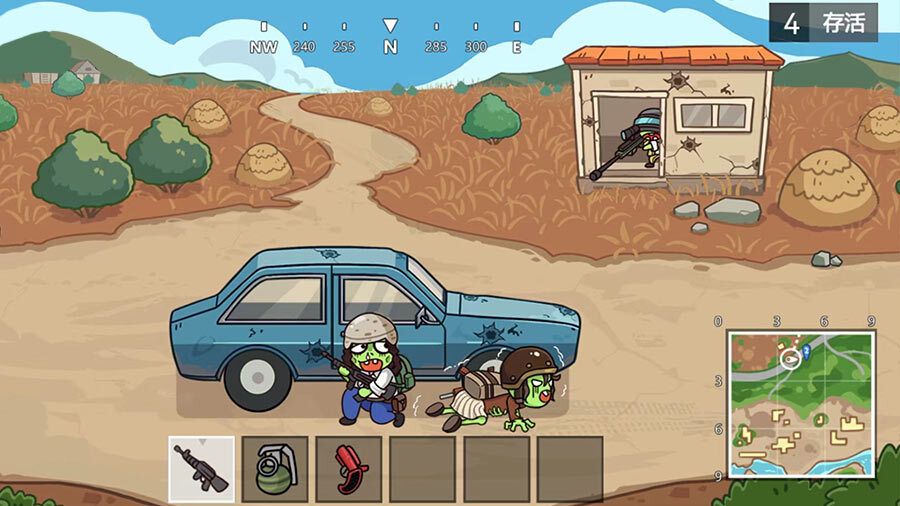
Task: Open the minimap
Action: pos(800,403)
